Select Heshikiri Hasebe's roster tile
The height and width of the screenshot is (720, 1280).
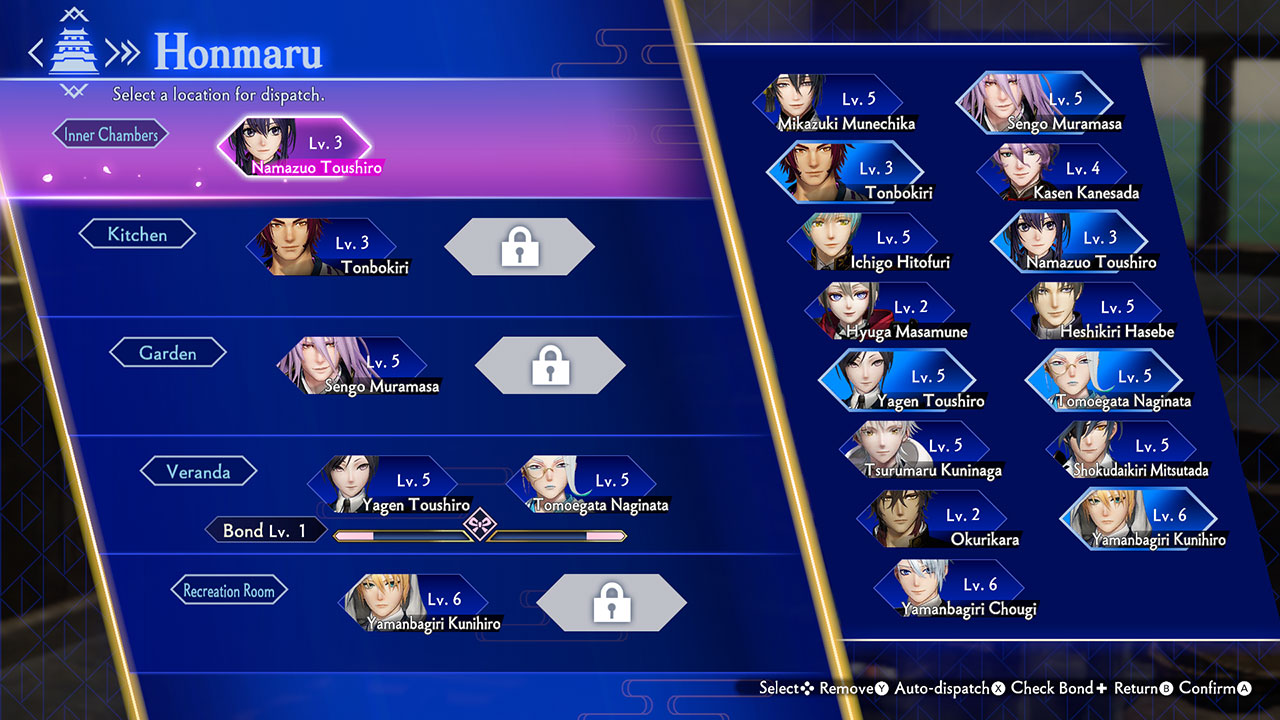click(x=1090, y=314)
